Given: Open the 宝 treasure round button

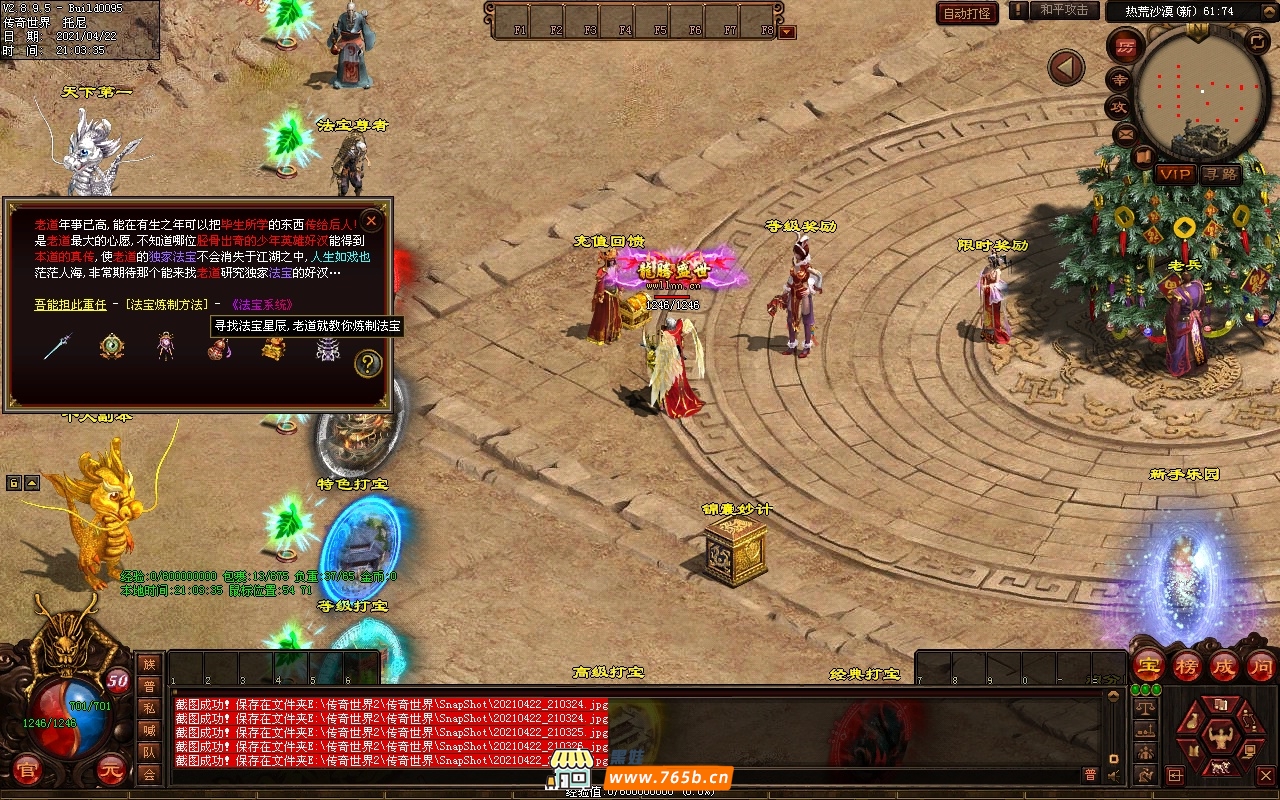Looking at the screenshot, I should point(1148,665).
